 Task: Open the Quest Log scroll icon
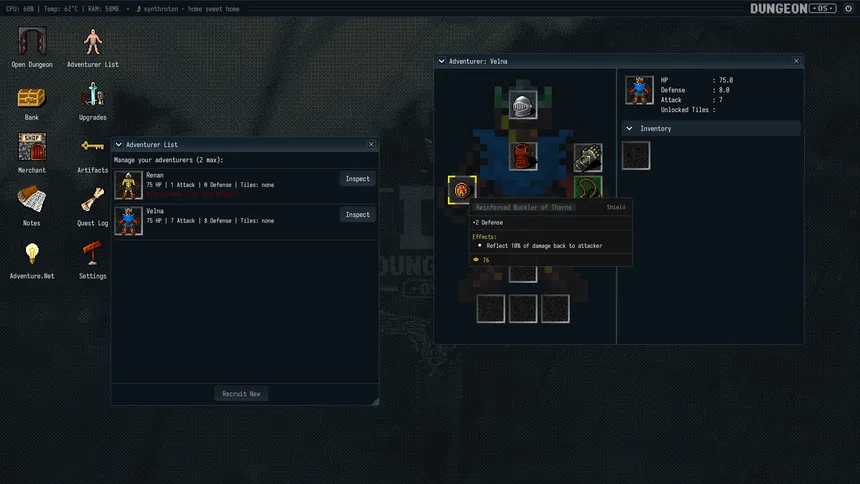pyautogui.click(x=92, y=200)
